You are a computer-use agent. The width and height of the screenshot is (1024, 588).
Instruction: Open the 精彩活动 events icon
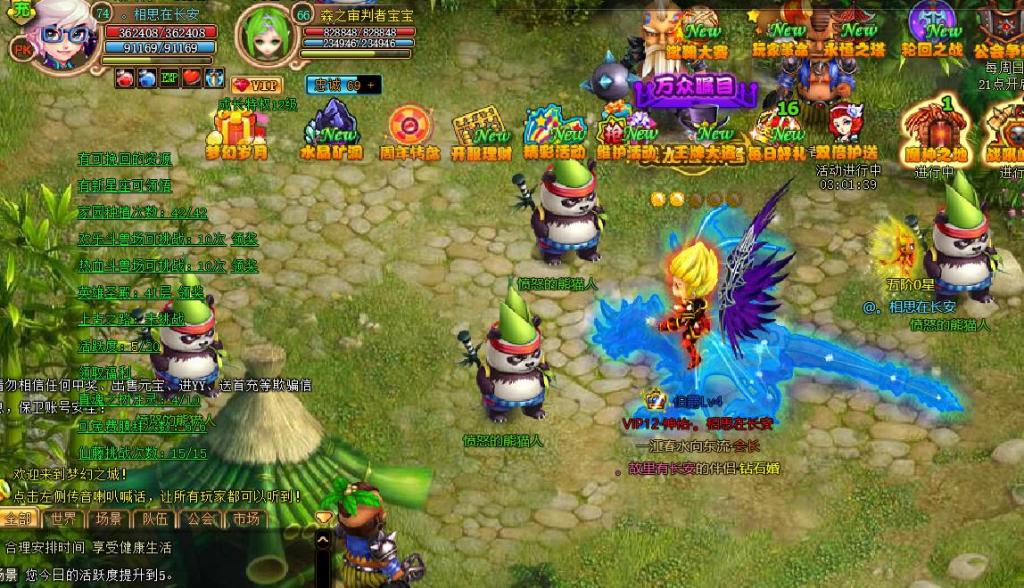tap(553, 131)
